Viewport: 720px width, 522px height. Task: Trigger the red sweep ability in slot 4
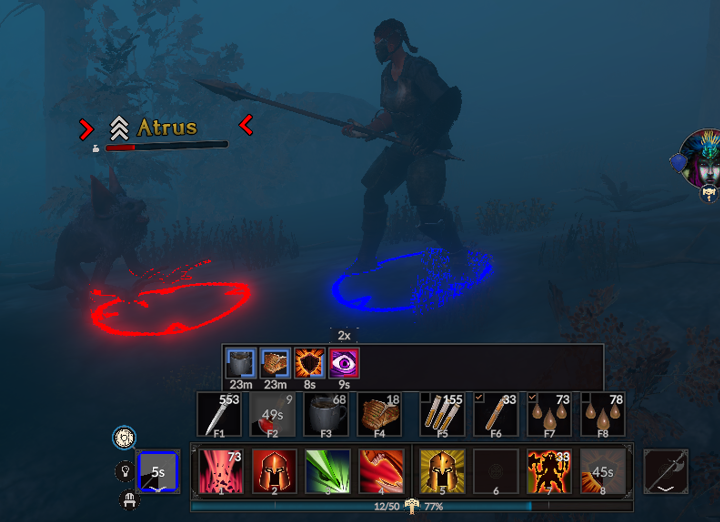coord(383,471)
